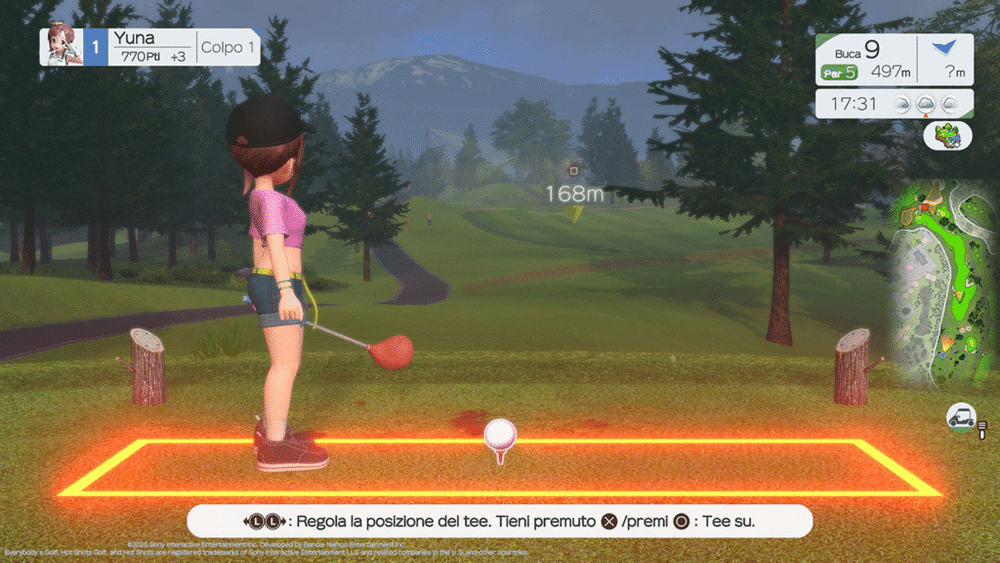Click the blue wind direction arrow
The height and width of the screenshot is (563, 1000).
(944, 46)
